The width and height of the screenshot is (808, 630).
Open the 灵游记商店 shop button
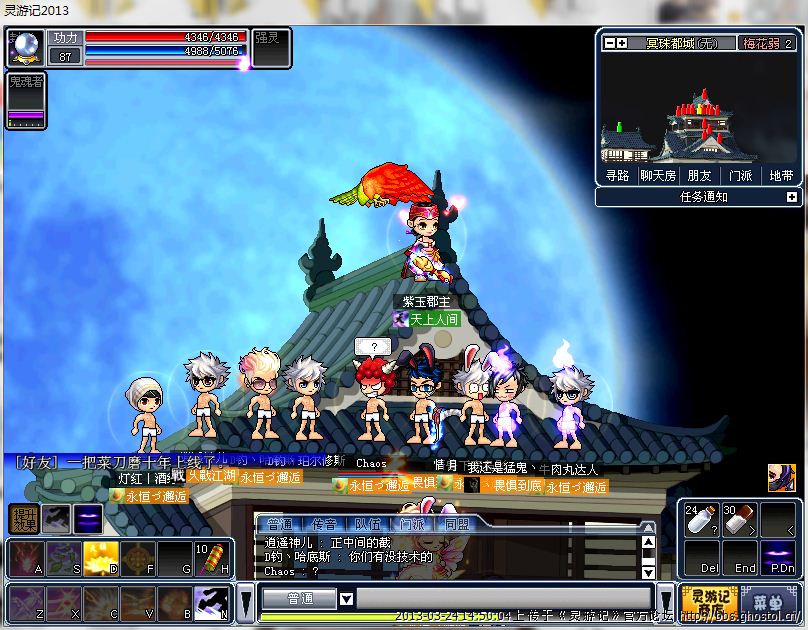(x=709, y=600)
